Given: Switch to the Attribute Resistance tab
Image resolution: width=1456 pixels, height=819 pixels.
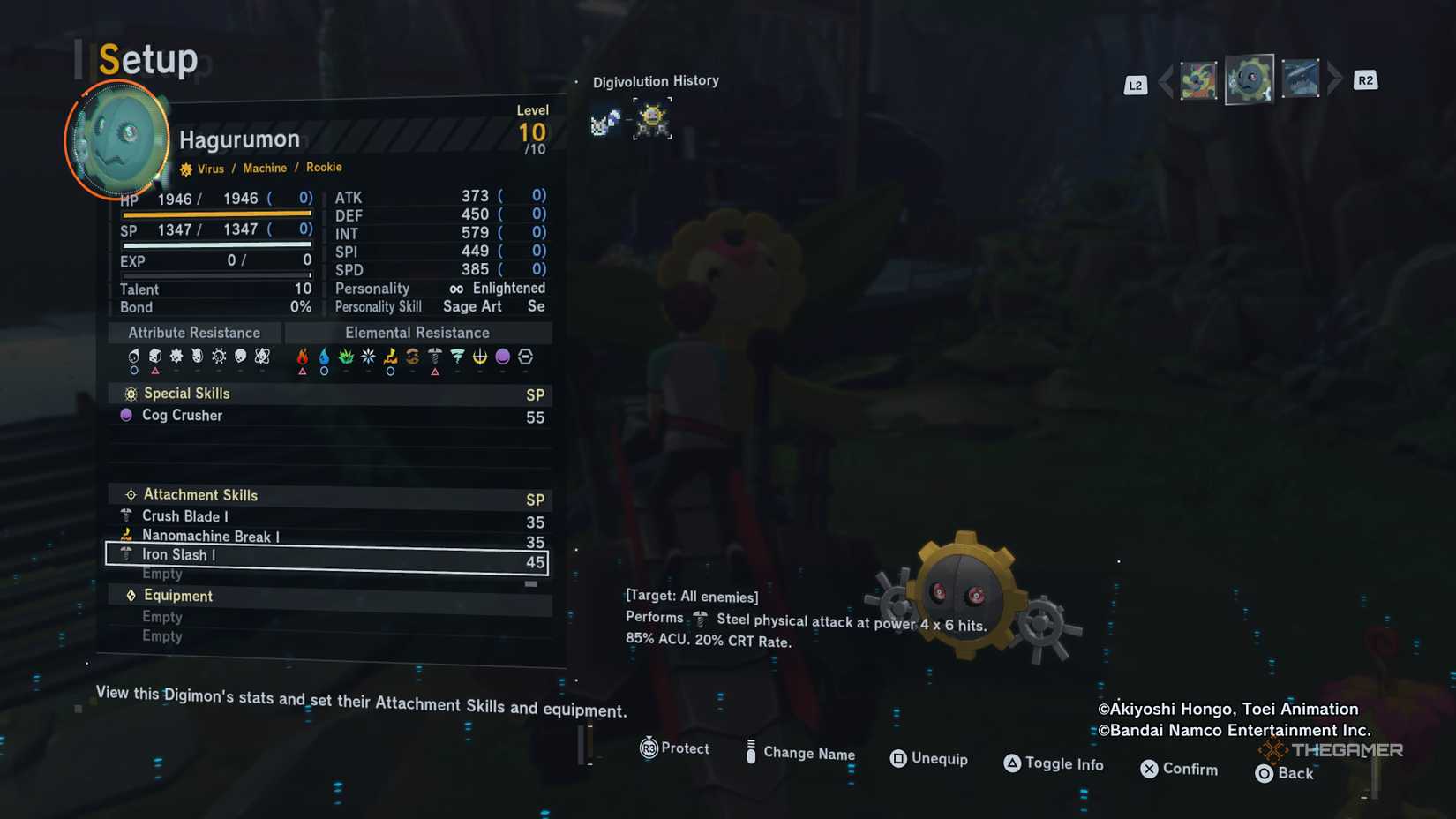Looking at the screenshot, I should click(x=193, y=333).
